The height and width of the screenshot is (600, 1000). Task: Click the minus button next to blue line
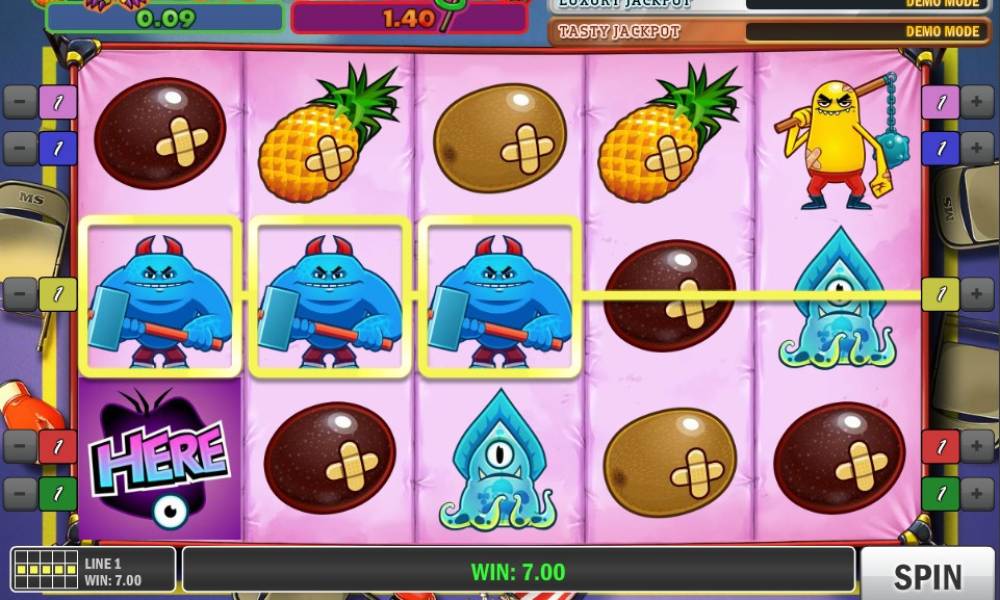point(20,149)
